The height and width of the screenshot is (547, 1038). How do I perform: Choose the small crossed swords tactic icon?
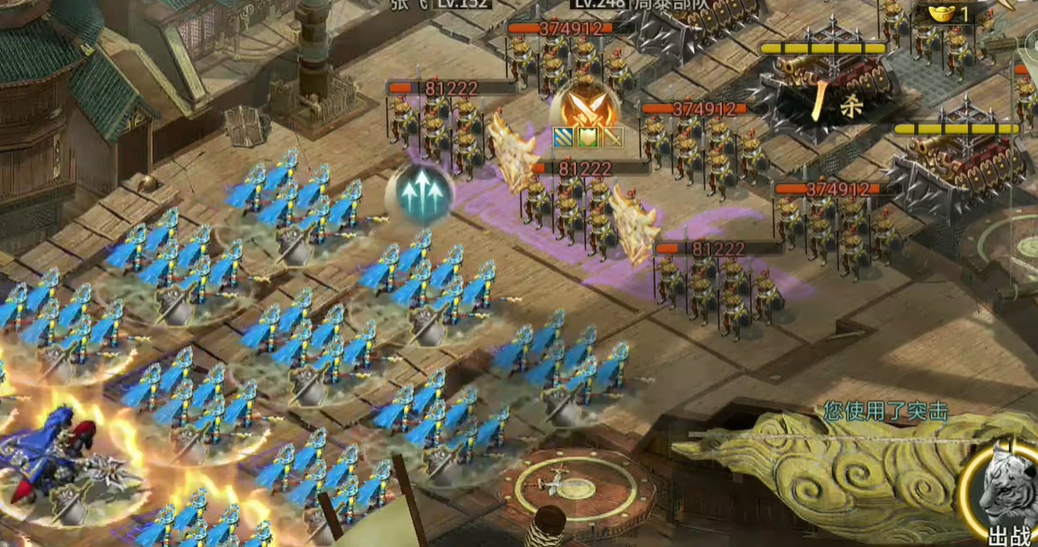[611, 138]
